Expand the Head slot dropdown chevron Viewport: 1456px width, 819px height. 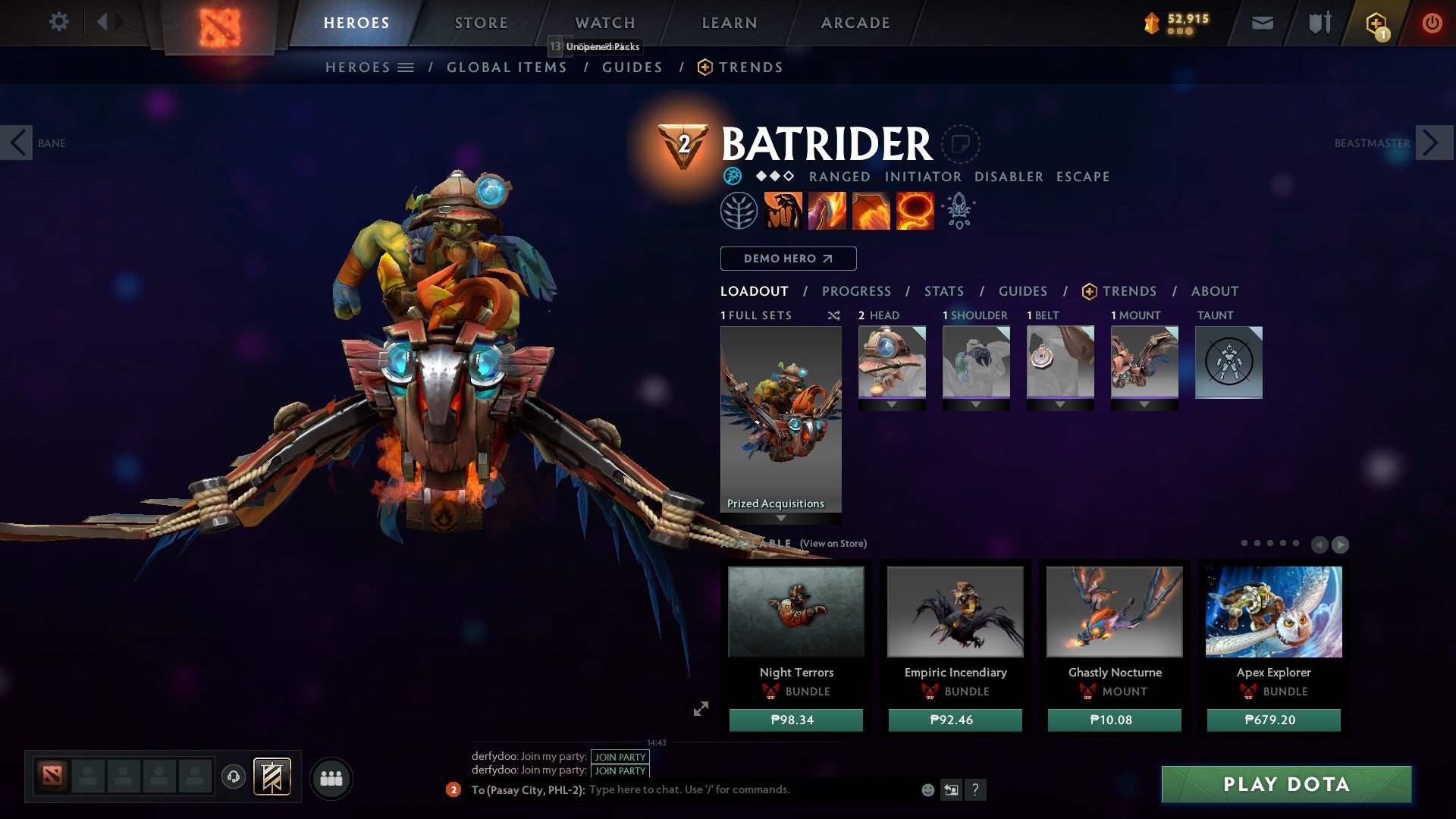(892, 404)
